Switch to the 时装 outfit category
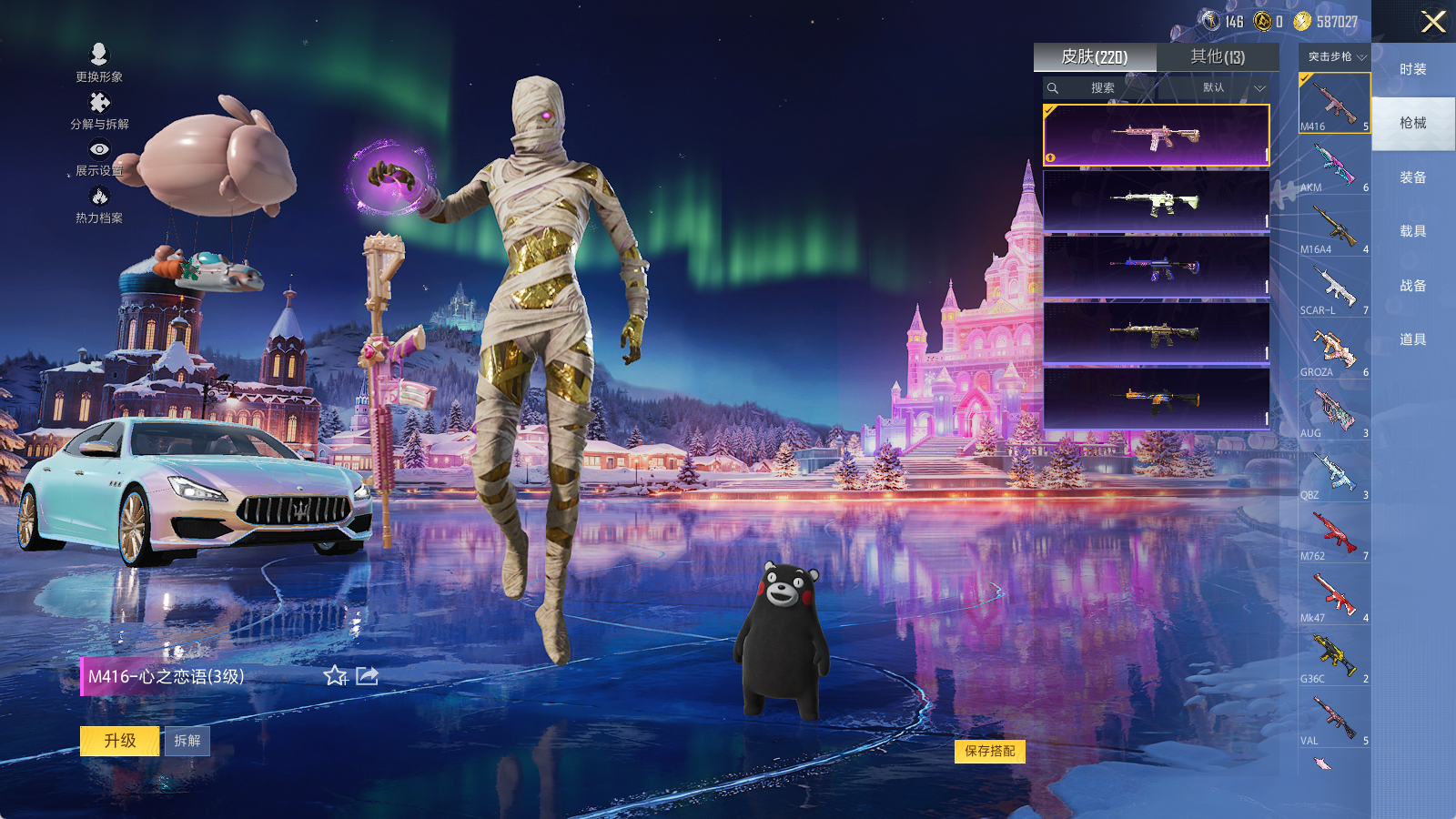 coord(1412,69)
